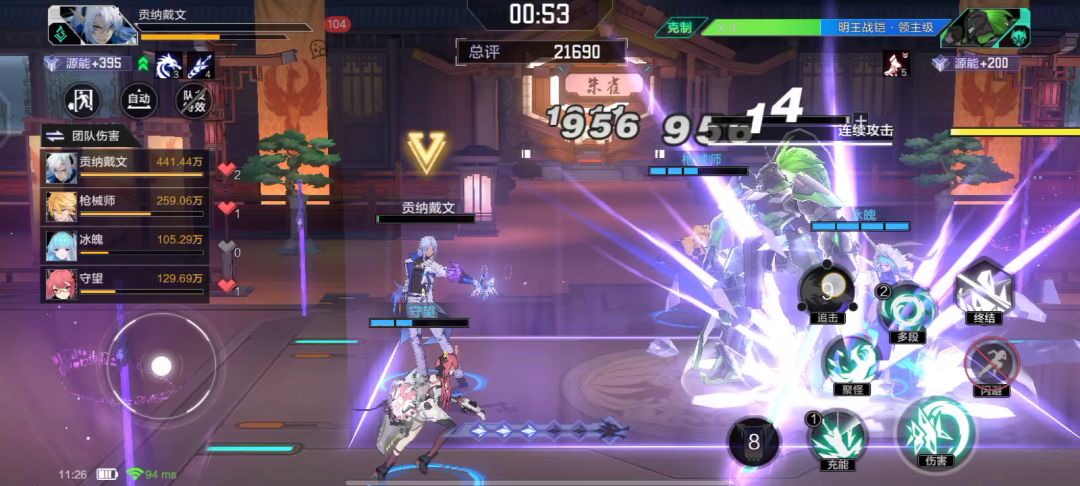Open the chat bubble emote icon

318,47
